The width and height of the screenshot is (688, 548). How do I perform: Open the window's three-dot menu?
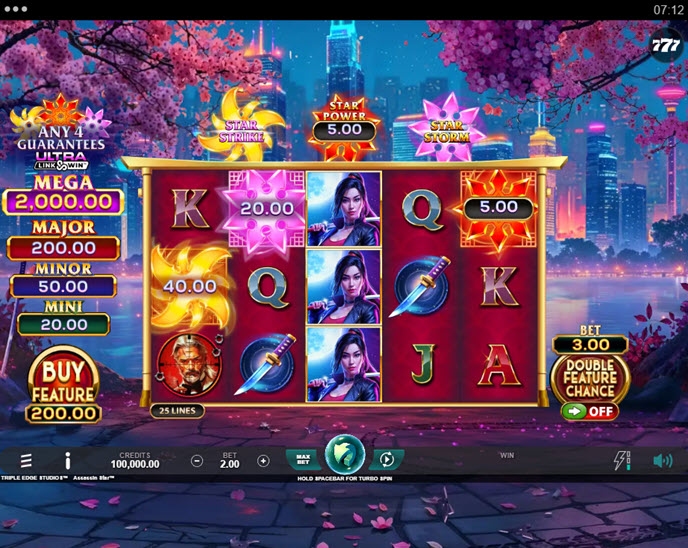pyautogui.click(x=15, y=9)
